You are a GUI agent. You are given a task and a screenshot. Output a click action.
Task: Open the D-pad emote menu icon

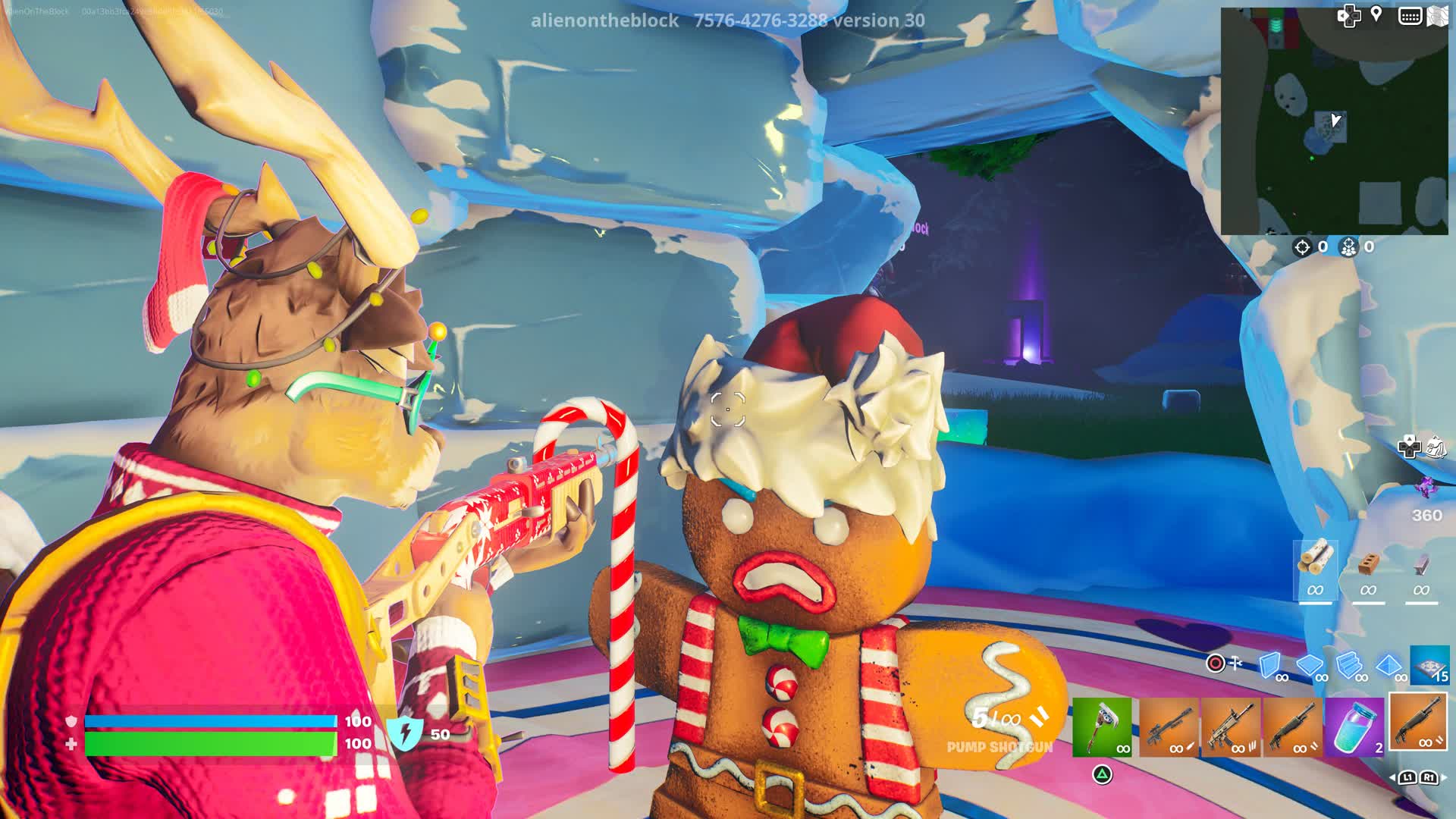tap(1348, 15)
